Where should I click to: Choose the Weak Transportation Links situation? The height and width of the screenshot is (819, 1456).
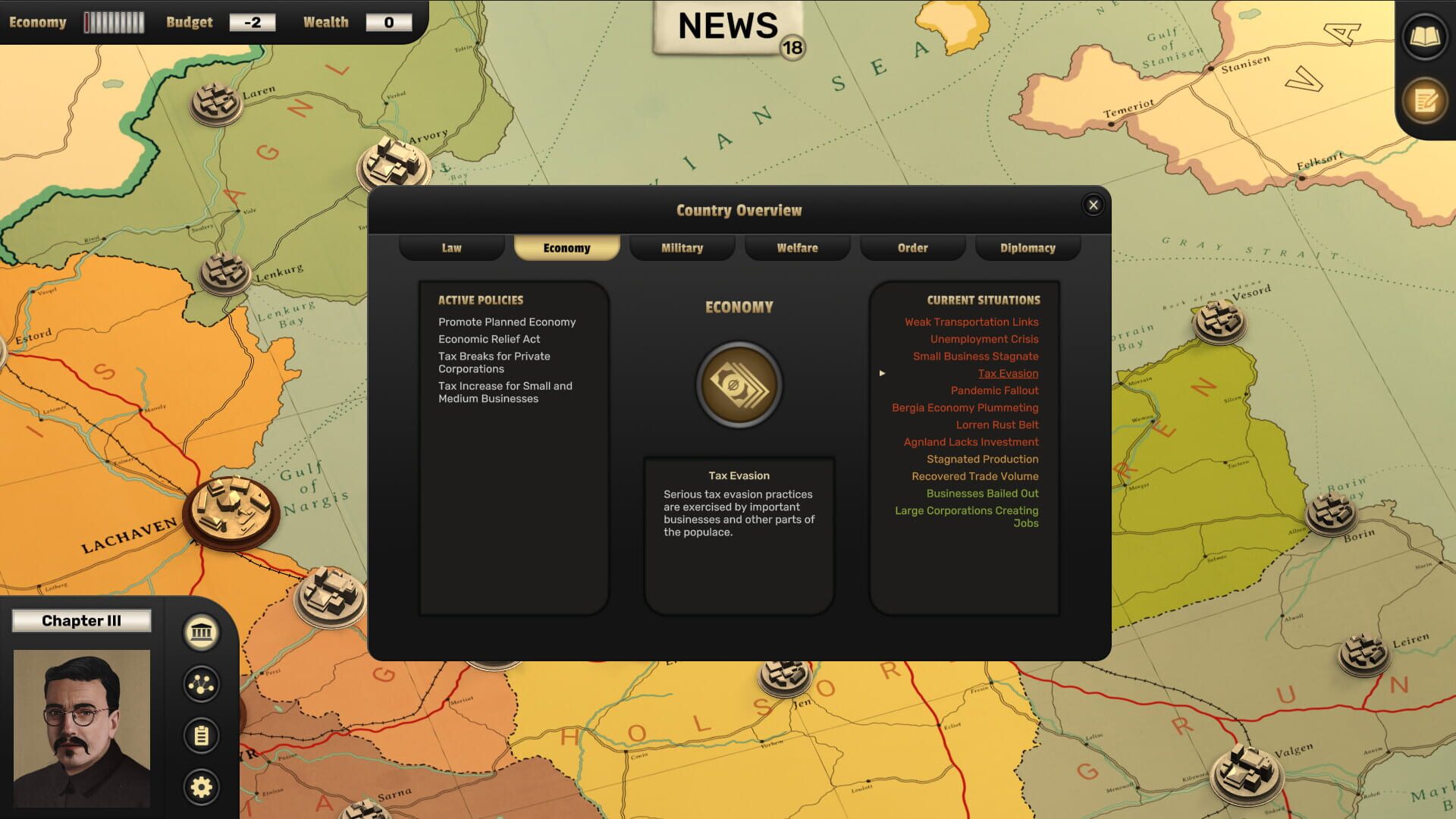click(x=971, y=322)
